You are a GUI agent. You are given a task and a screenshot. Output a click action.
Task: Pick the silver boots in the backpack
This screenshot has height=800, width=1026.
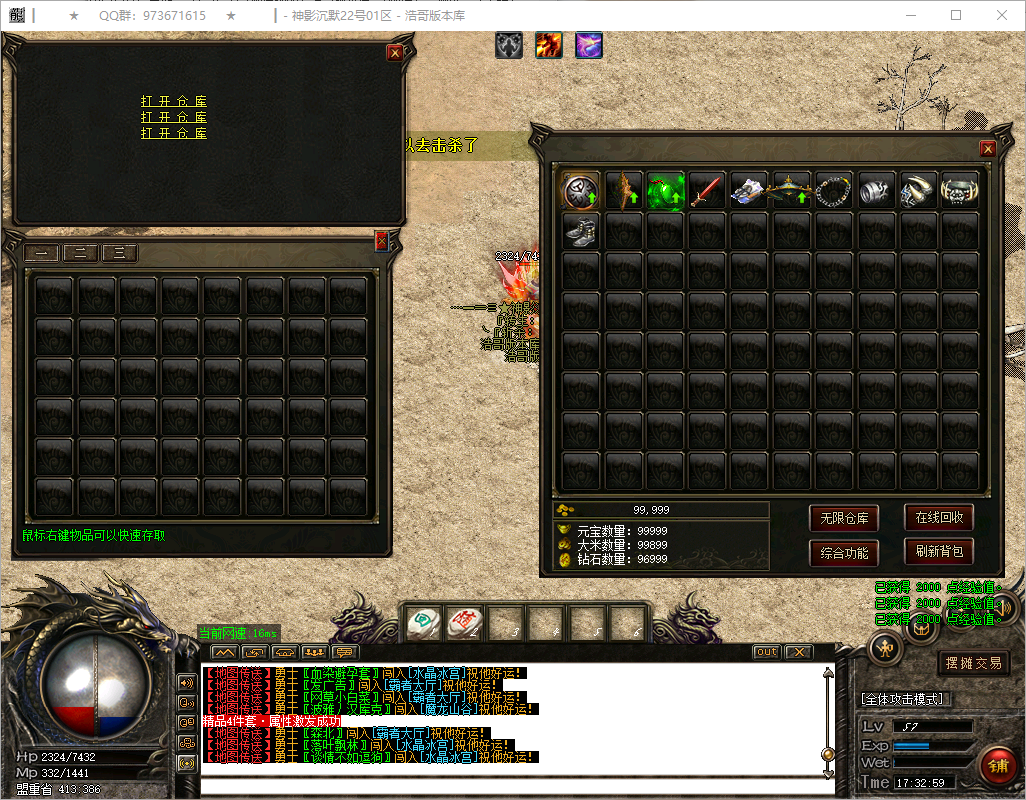(x=581, y=231)
